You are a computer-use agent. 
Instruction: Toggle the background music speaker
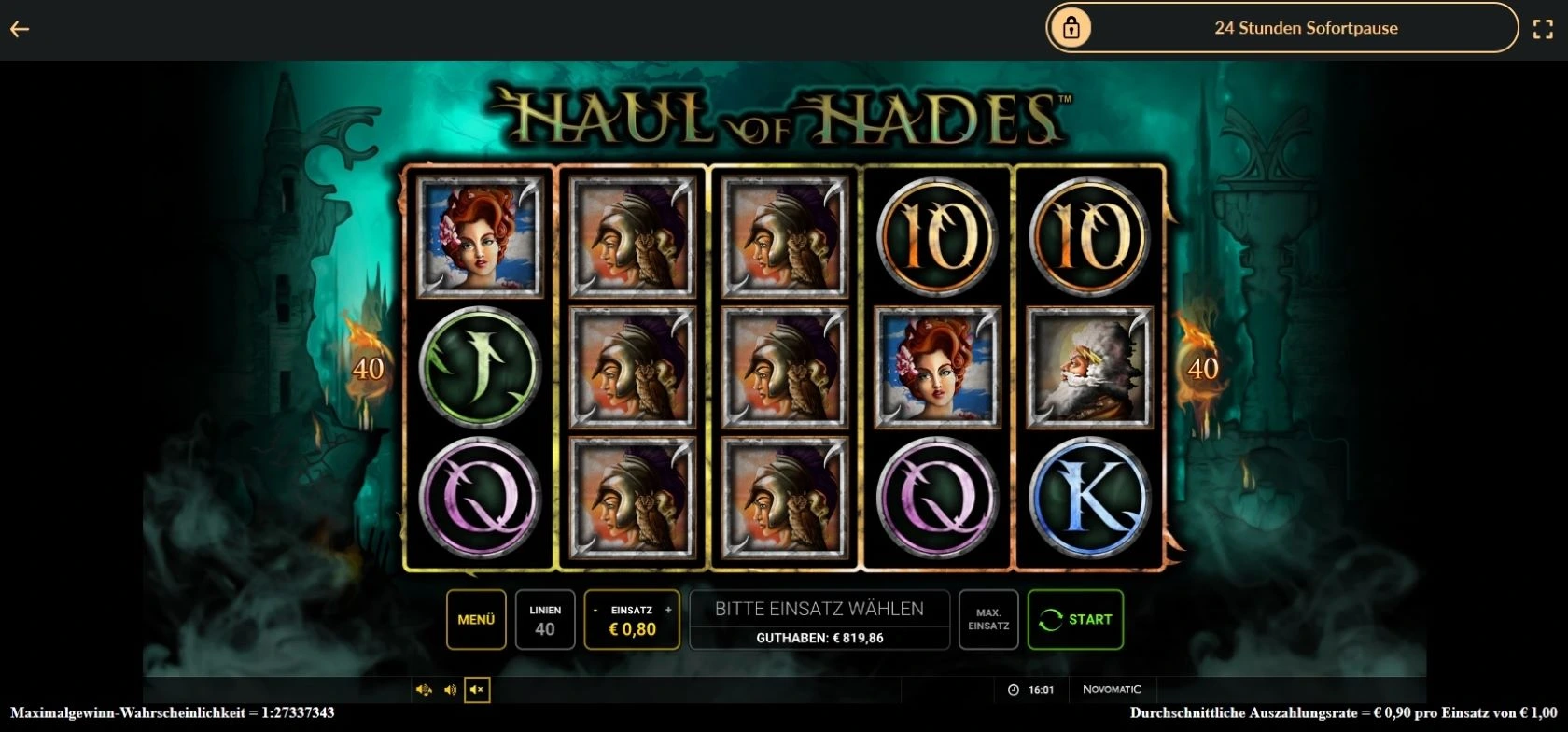[x=451, y=691]
